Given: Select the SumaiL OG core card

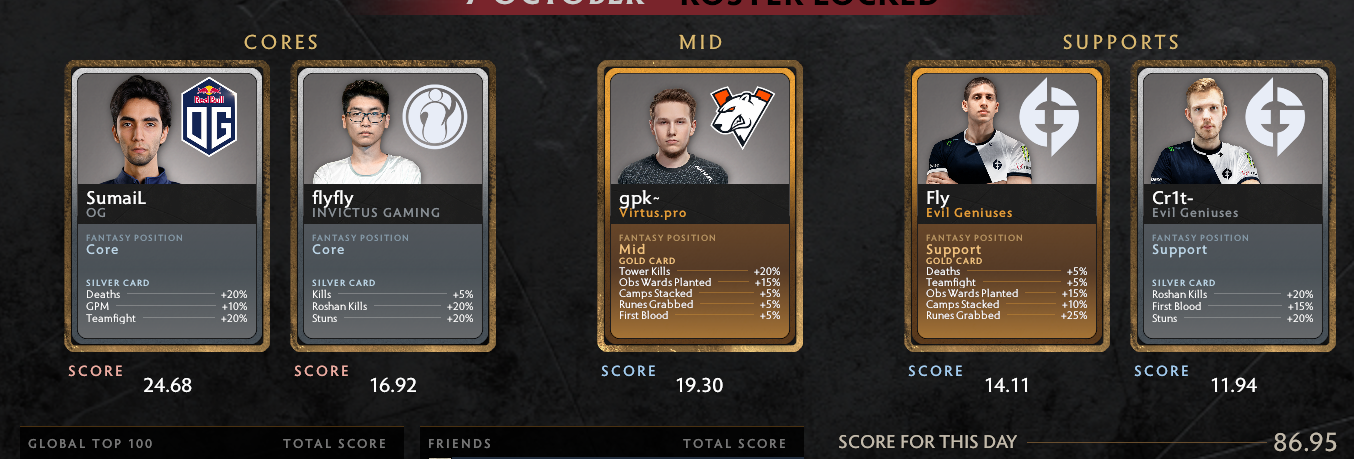Looking at the screenshot, I should point(167,206).
